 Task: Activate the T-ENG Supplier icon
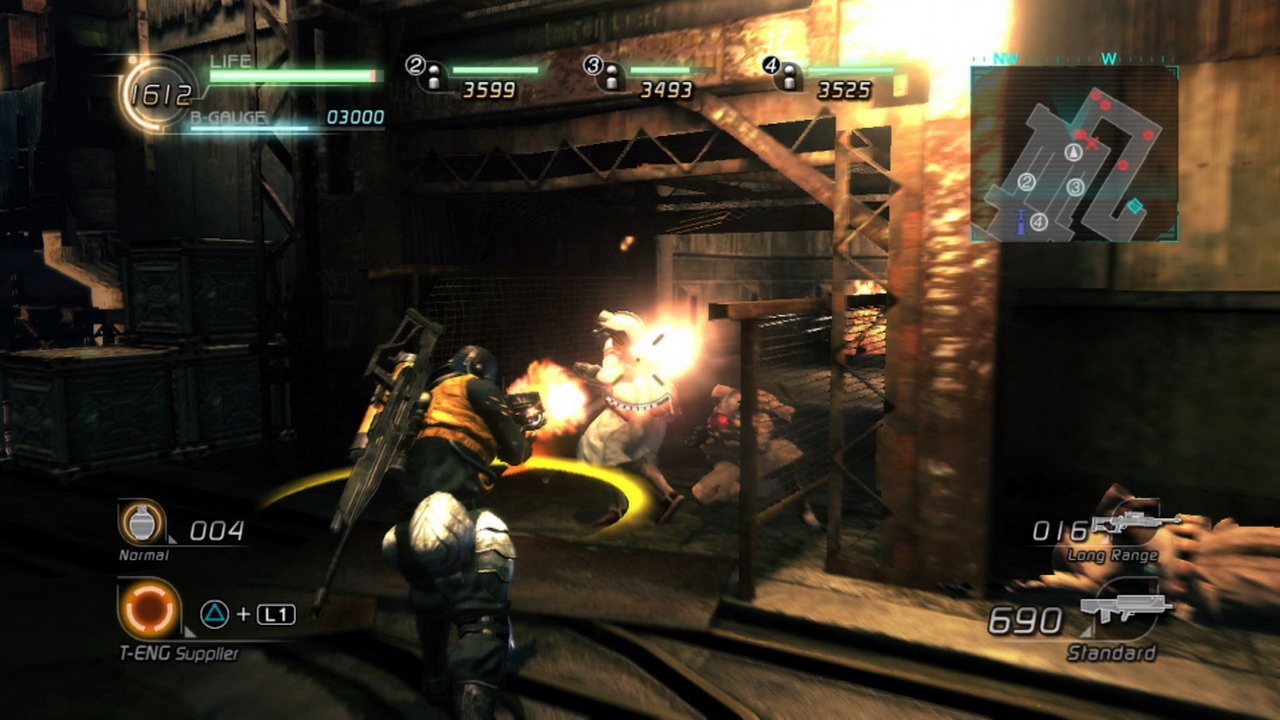149,609
